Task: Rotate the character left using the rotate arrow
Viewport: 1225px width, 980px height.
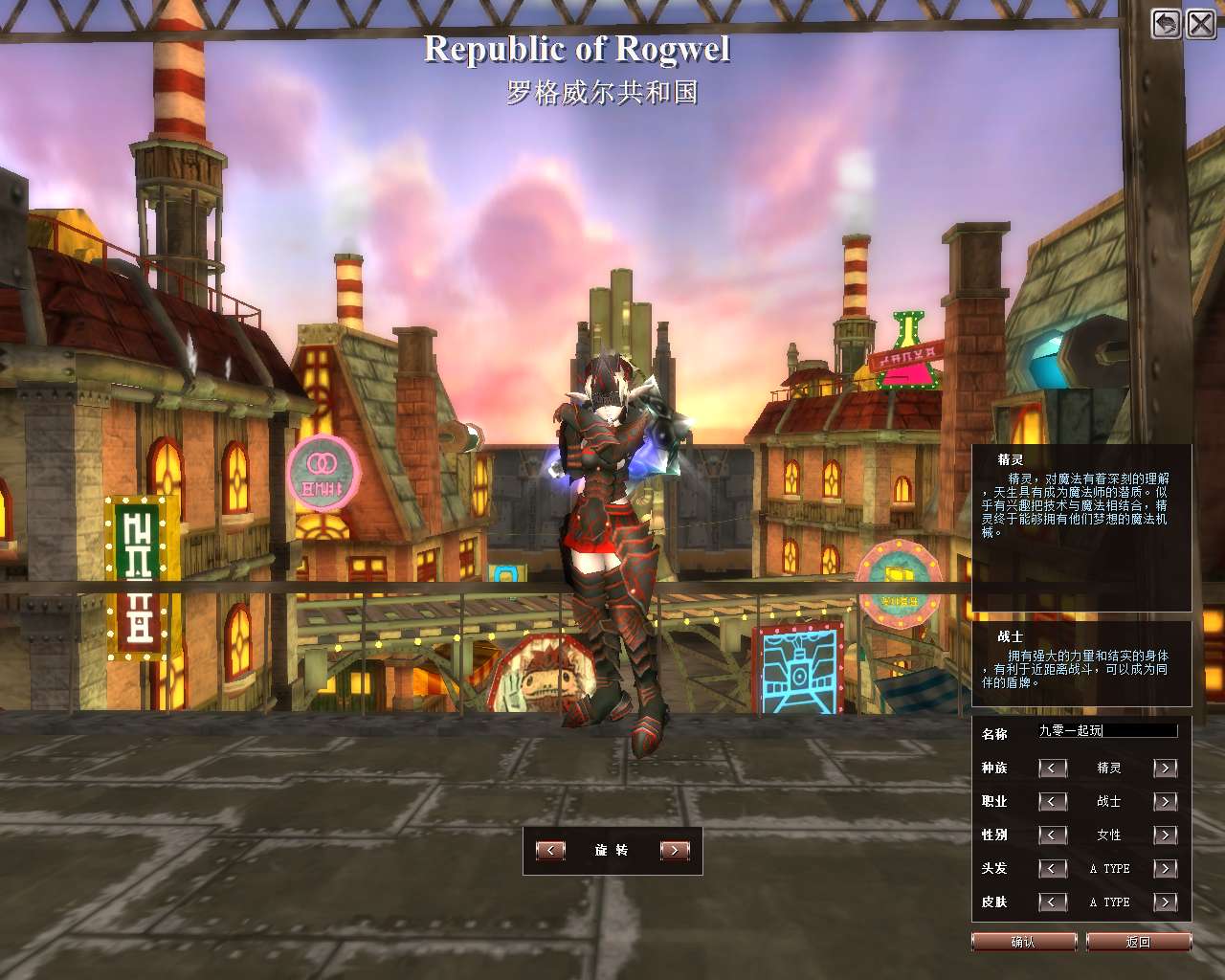Action: pos(550,849)
